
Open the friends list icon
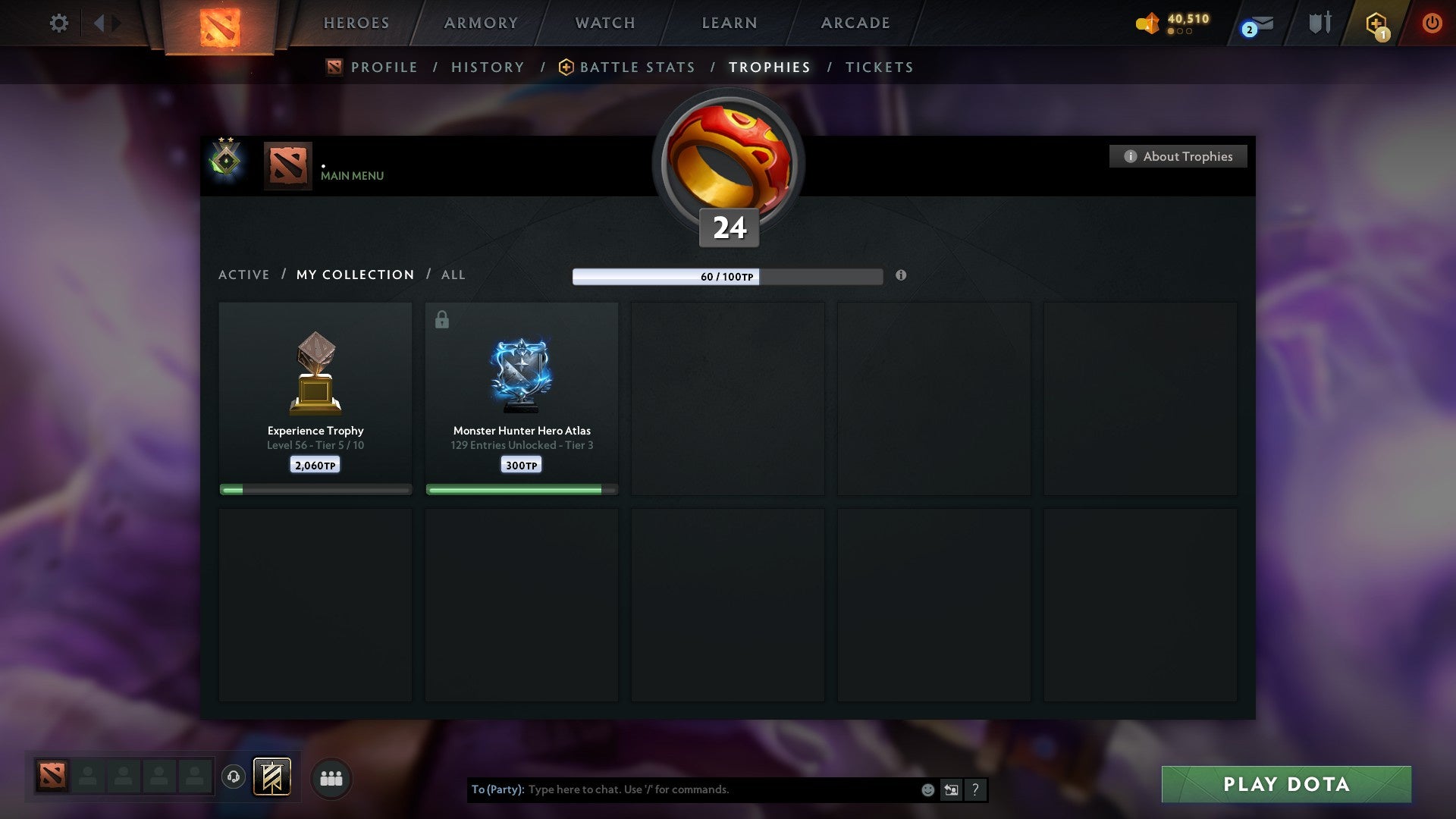331,777
